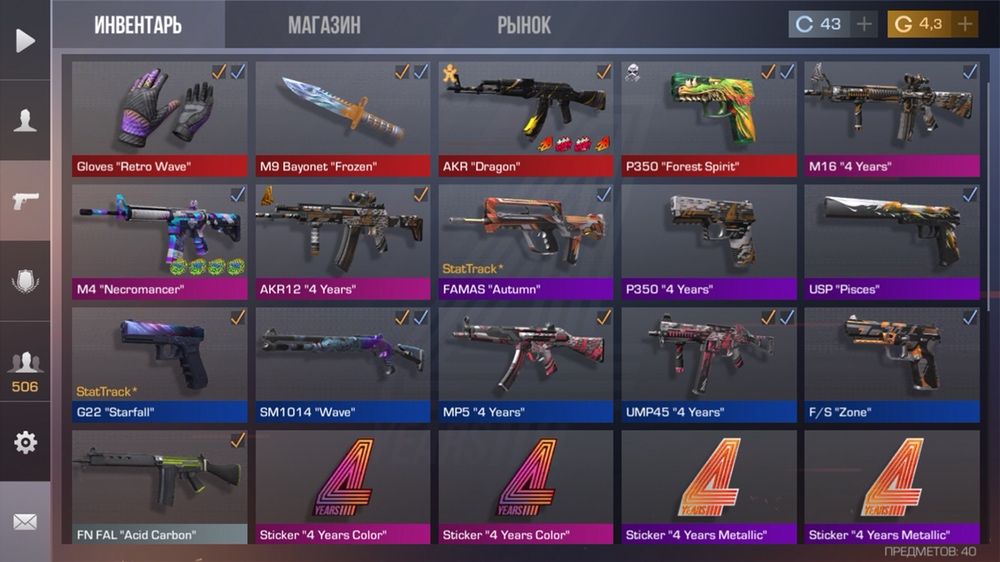Screen dimensions: 1000x562
Task: Select the M4 "Necromancer" skin
Action: point(160,241)
